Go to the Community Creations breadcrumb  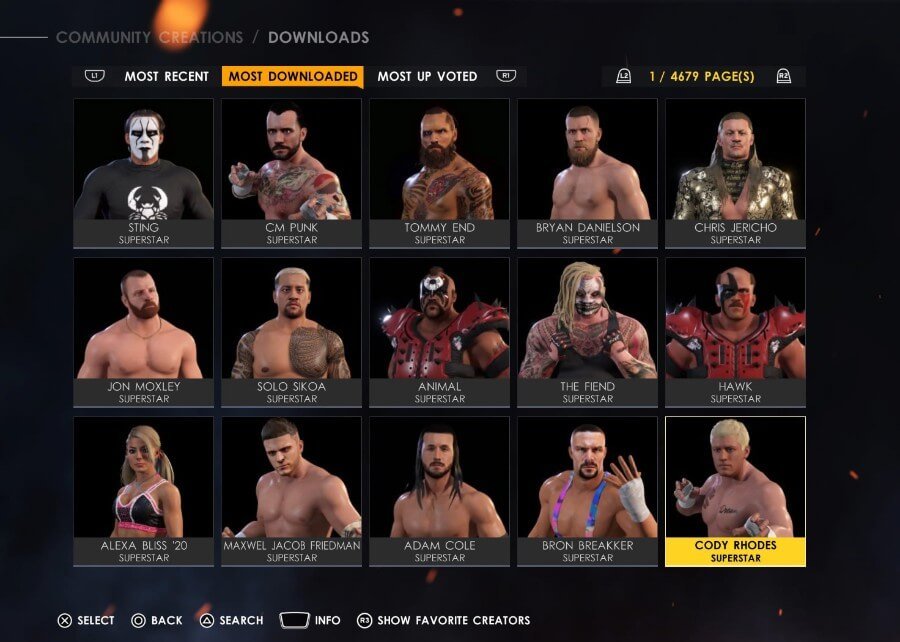click(149, 38)
